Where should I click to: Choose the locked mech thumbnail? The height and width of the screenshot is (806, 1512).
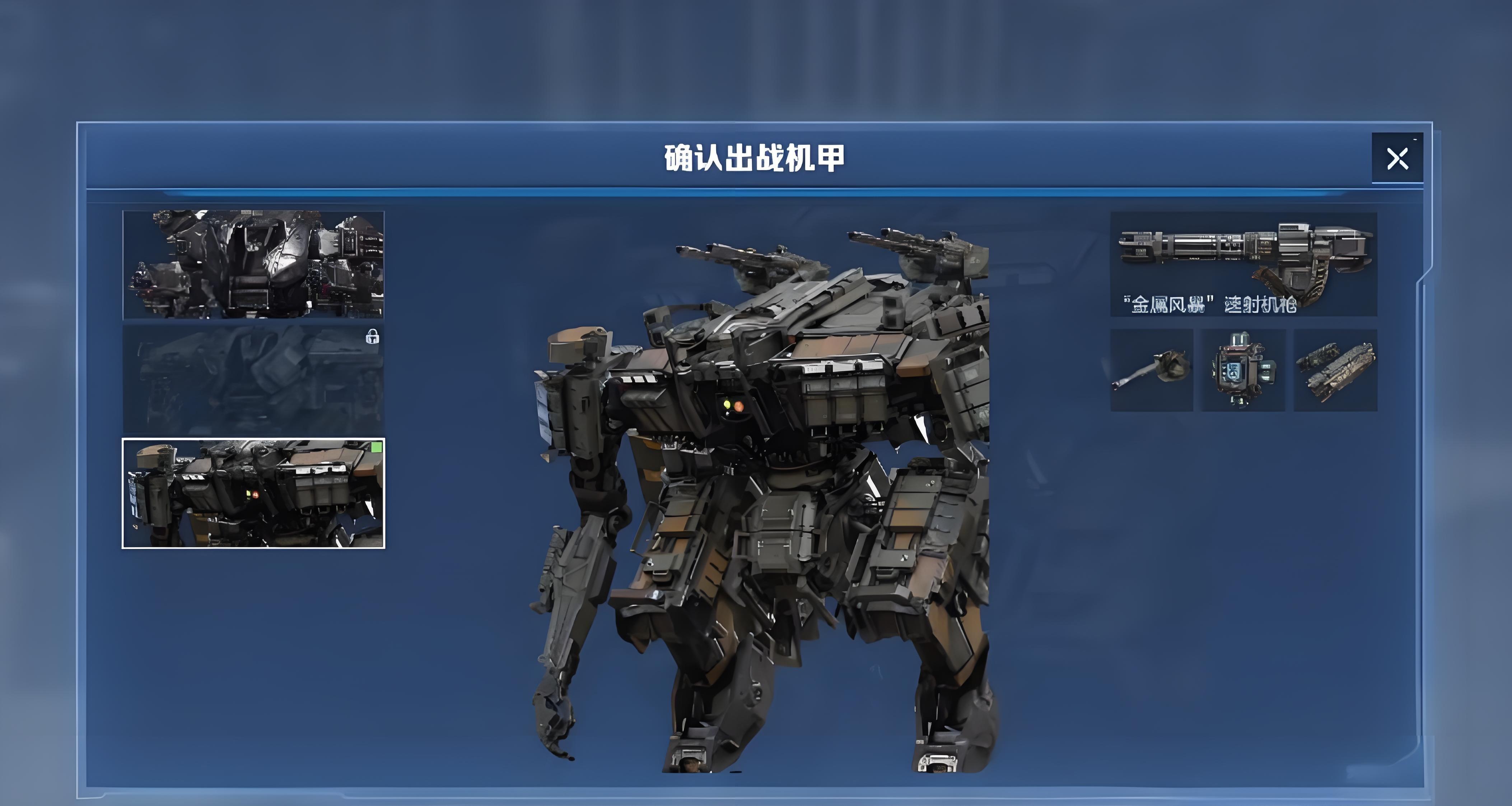tap(253, 379)
